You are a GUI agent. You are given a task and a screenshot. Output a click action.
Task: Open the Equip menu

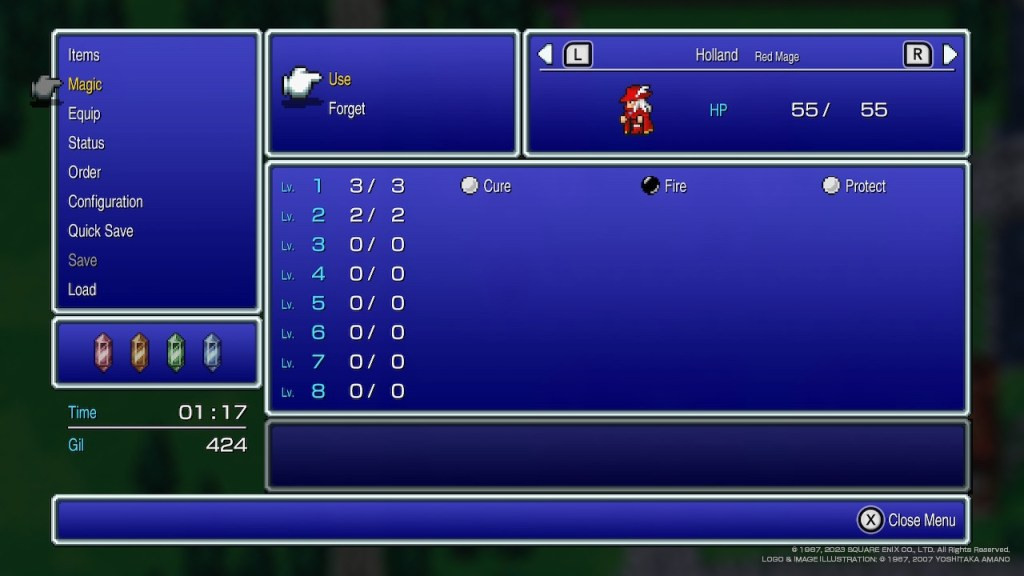coord(84,114)
